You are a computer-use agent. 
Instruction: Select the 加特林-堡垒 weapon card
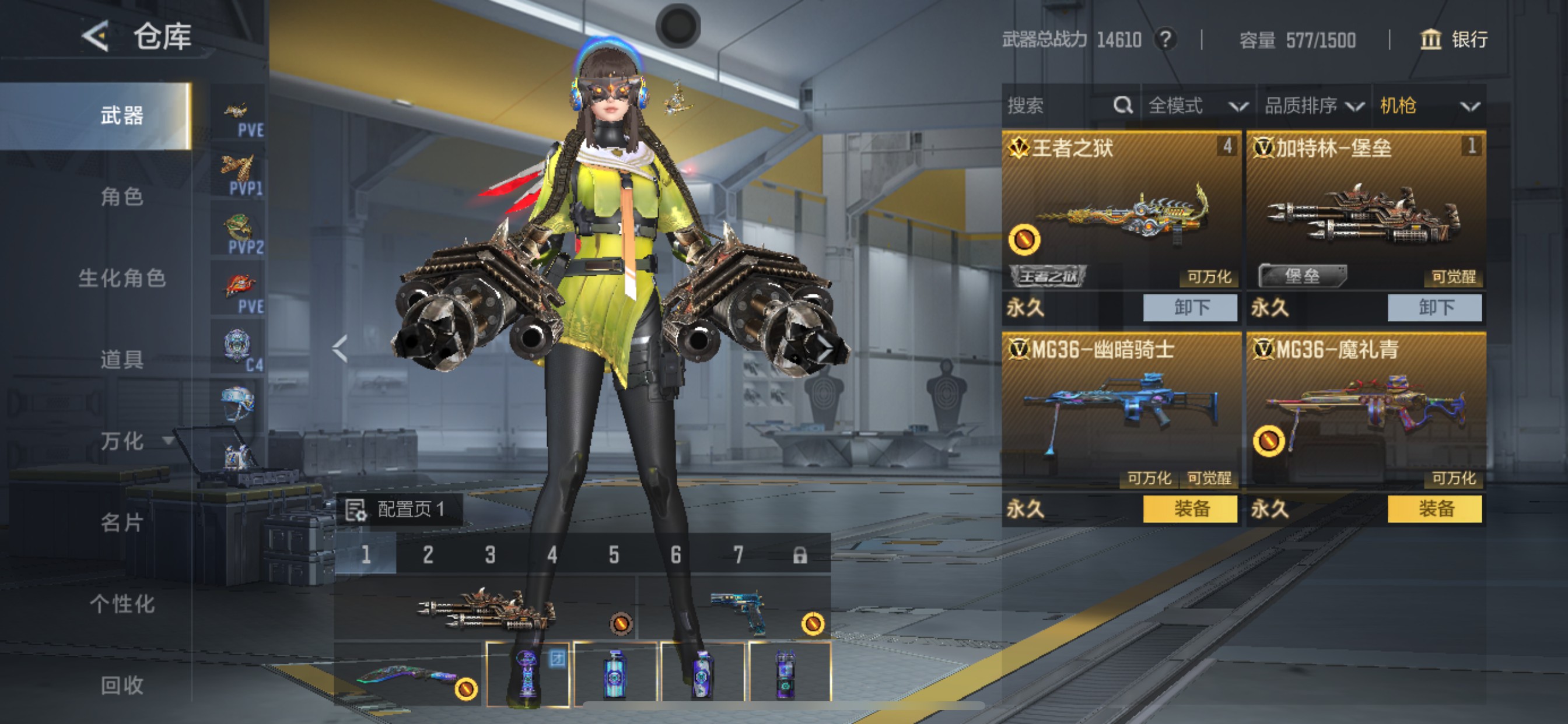[1366, 213]
